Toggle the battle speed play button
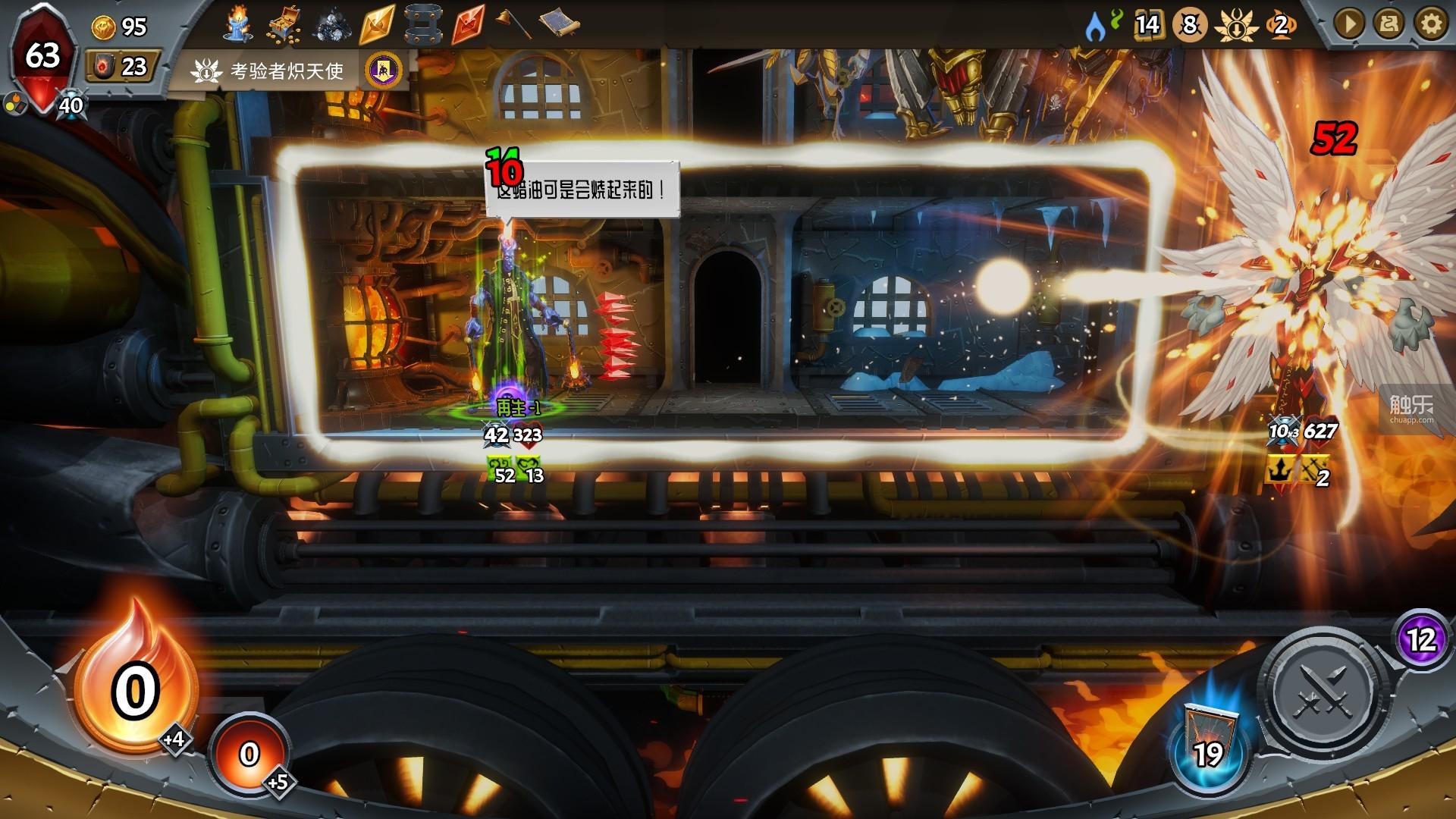 point(1349,25)
